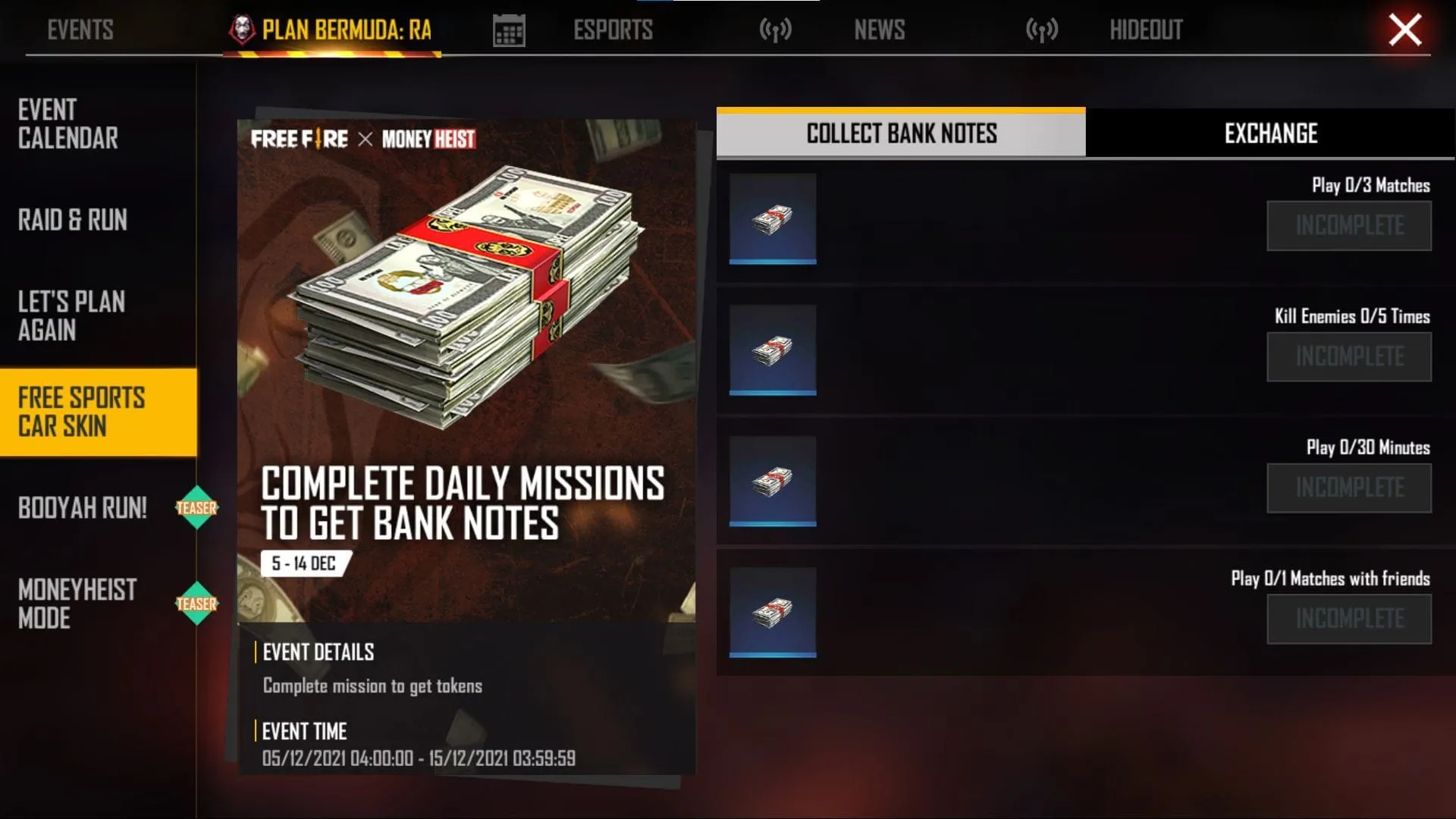Switch to the Exchange tab
Image resolution: width=1456 pixels, height=819 pixels.
tap(1270, 134)
